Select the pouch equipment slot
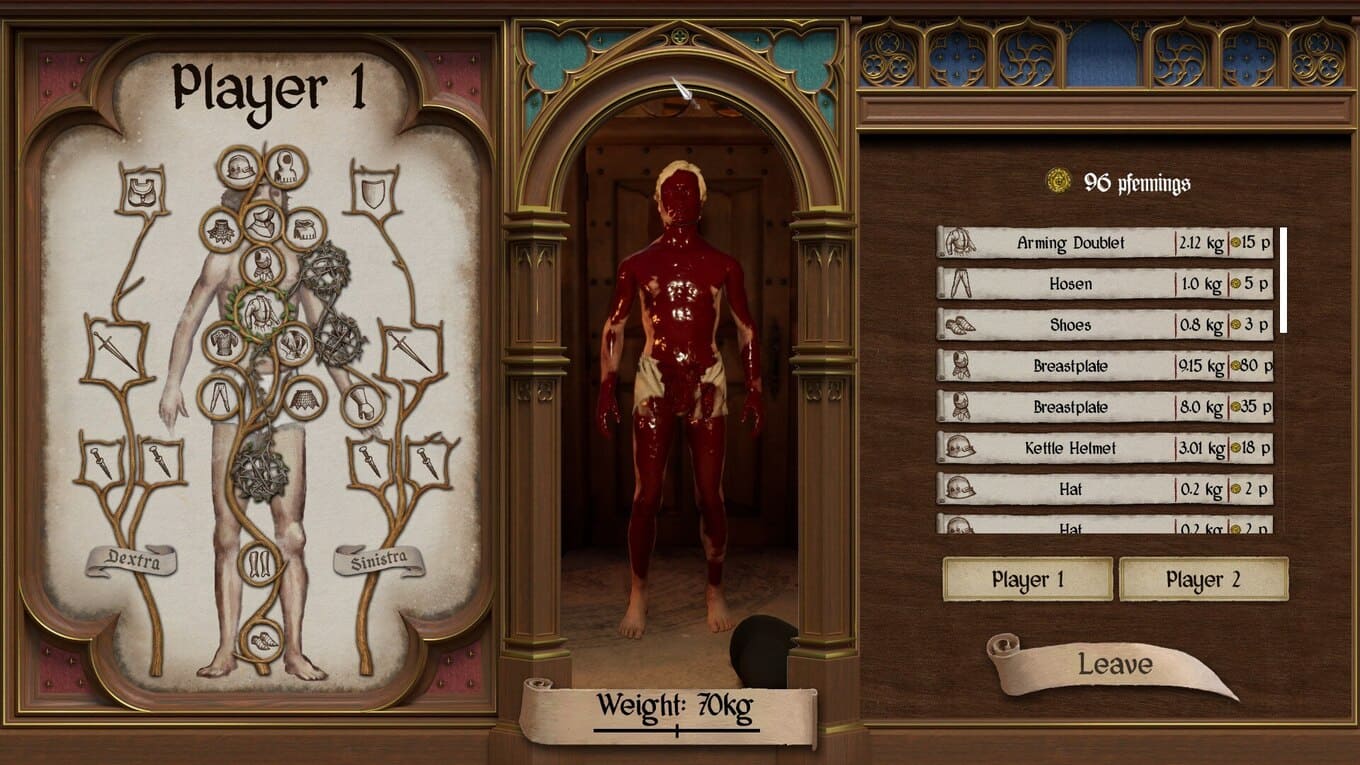 pyautogui.click(x=141, y=191)
